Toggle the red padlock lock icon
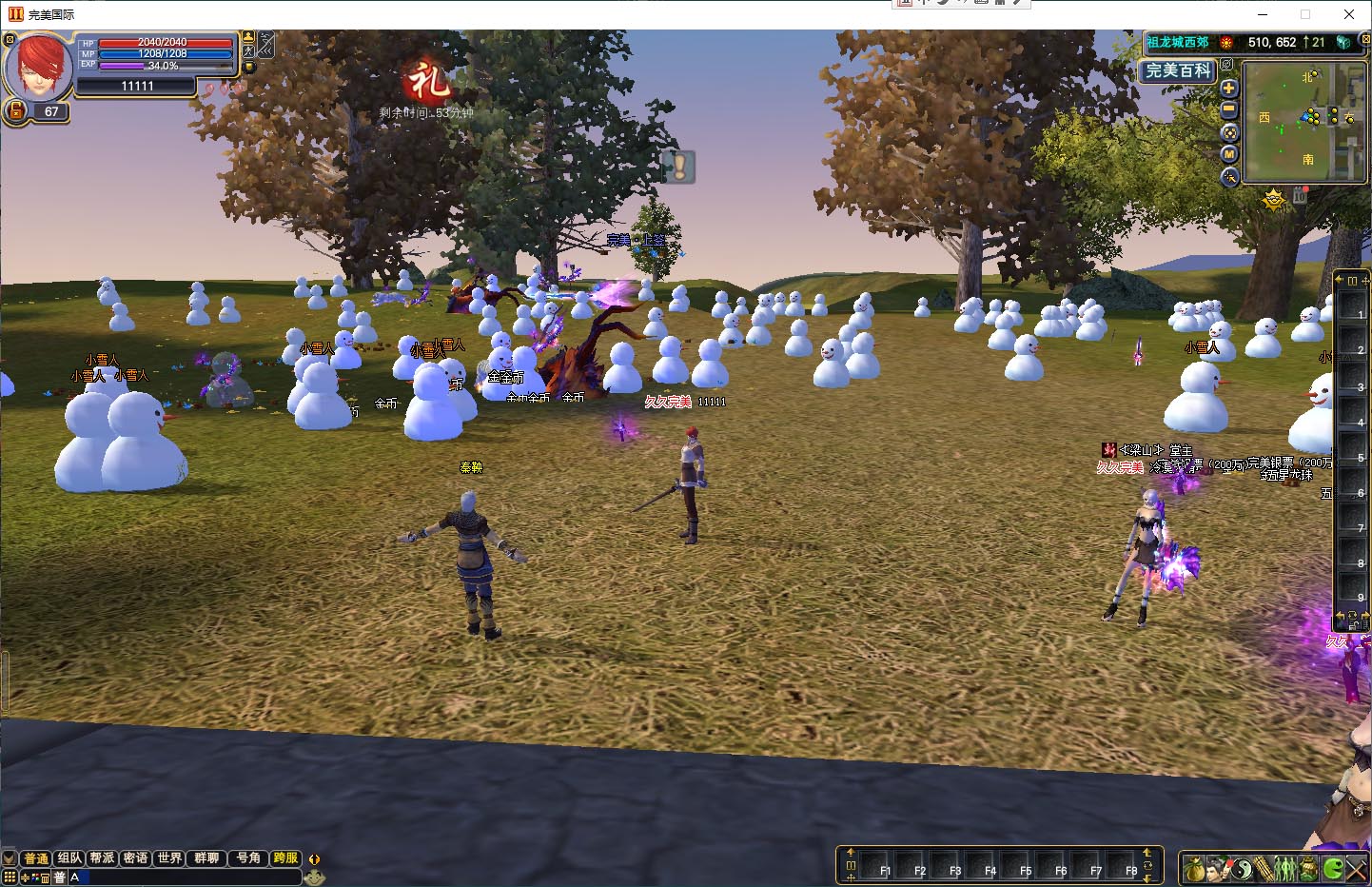This screenshot has height=887, width=1372. click(16, 111)
